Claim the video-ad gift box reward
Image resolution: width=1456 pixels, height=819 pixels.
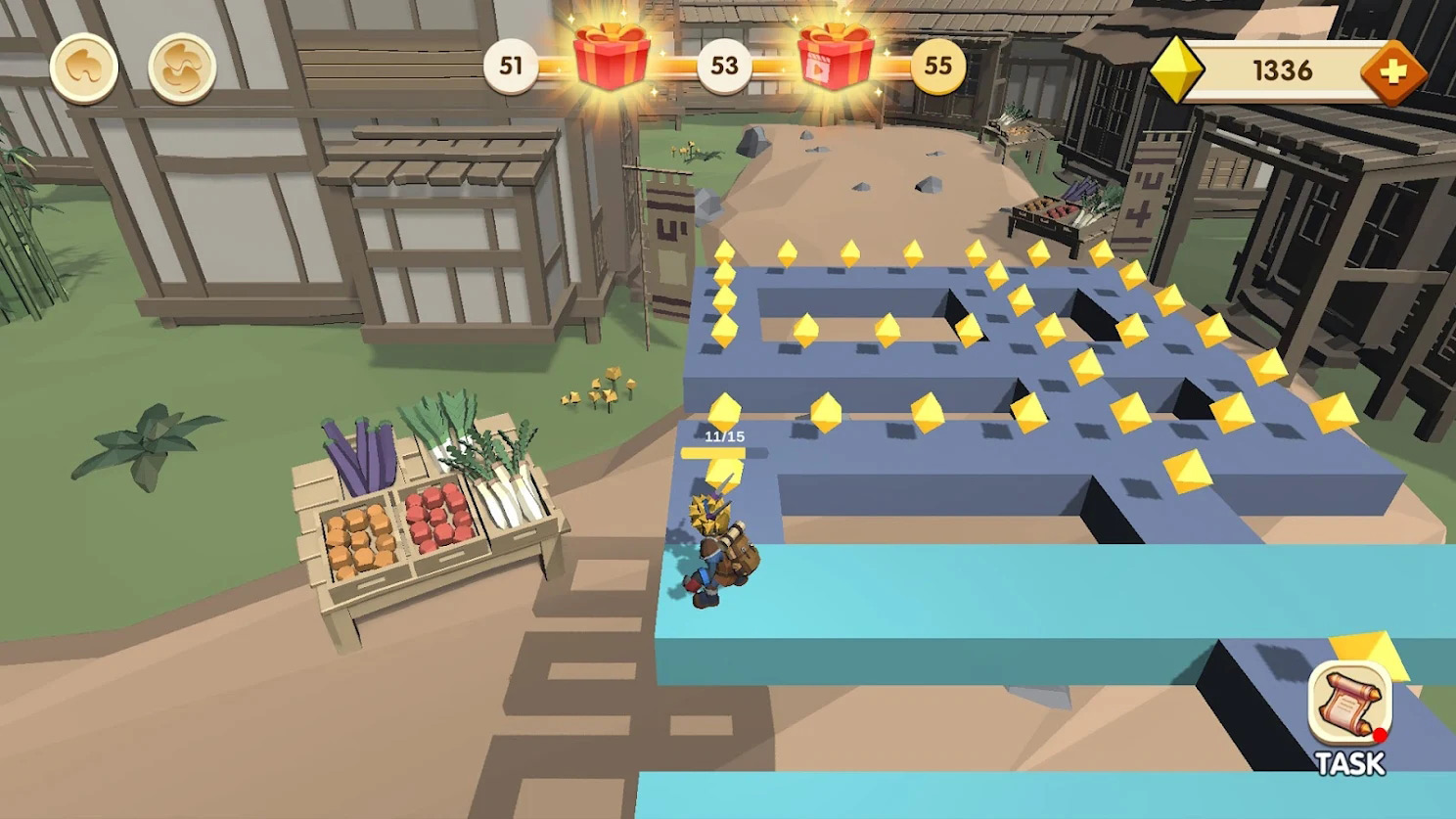(x=836, y=57)
